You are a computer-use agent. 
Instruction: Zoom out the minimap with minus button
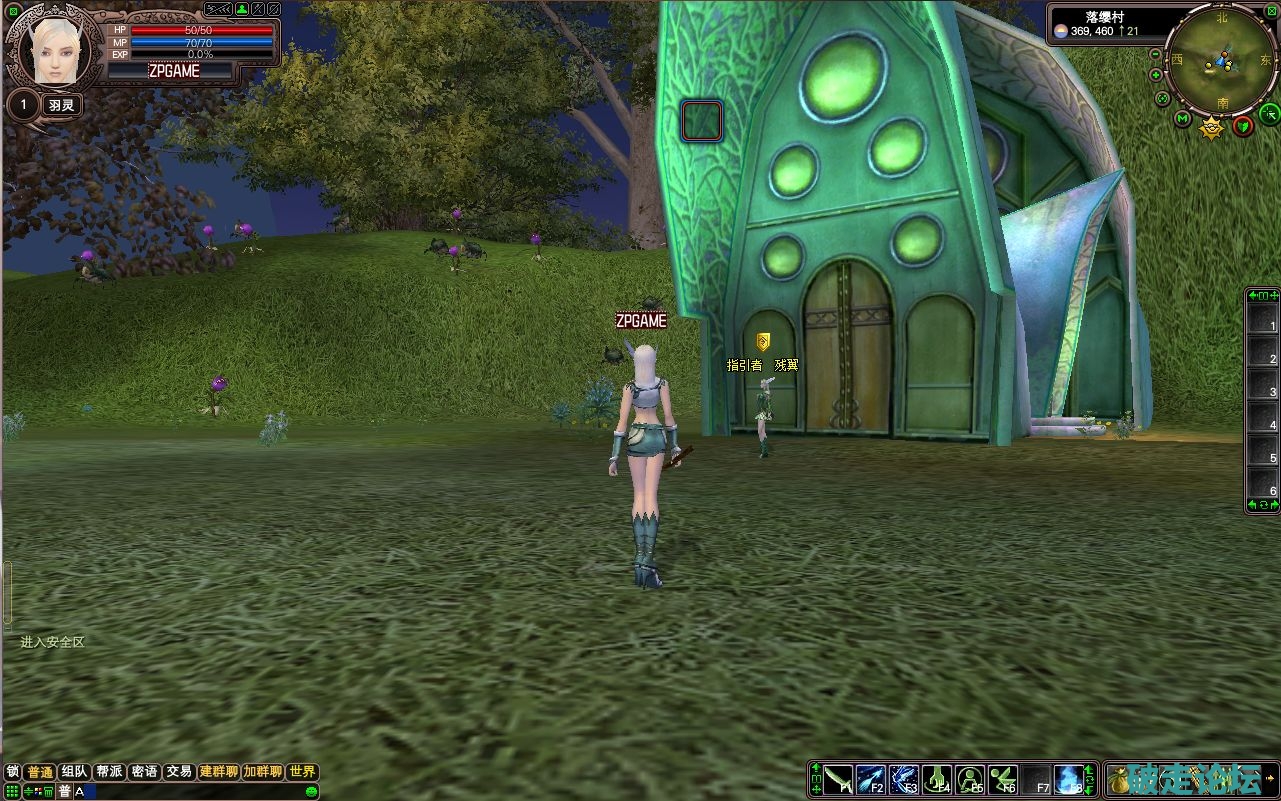(x=1156, y=53)
